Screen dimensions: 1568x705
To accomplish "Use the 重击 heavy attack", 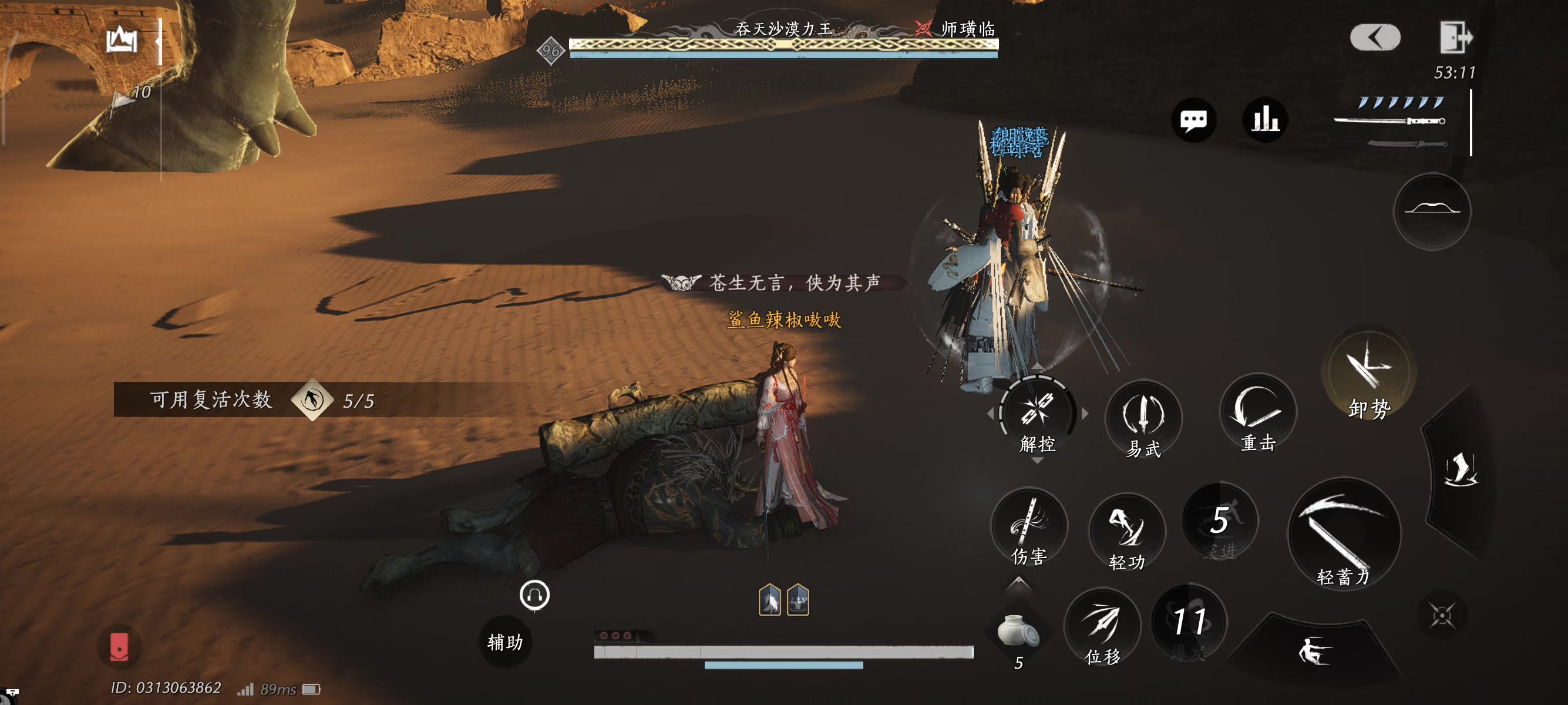I will pos(1257,414).
